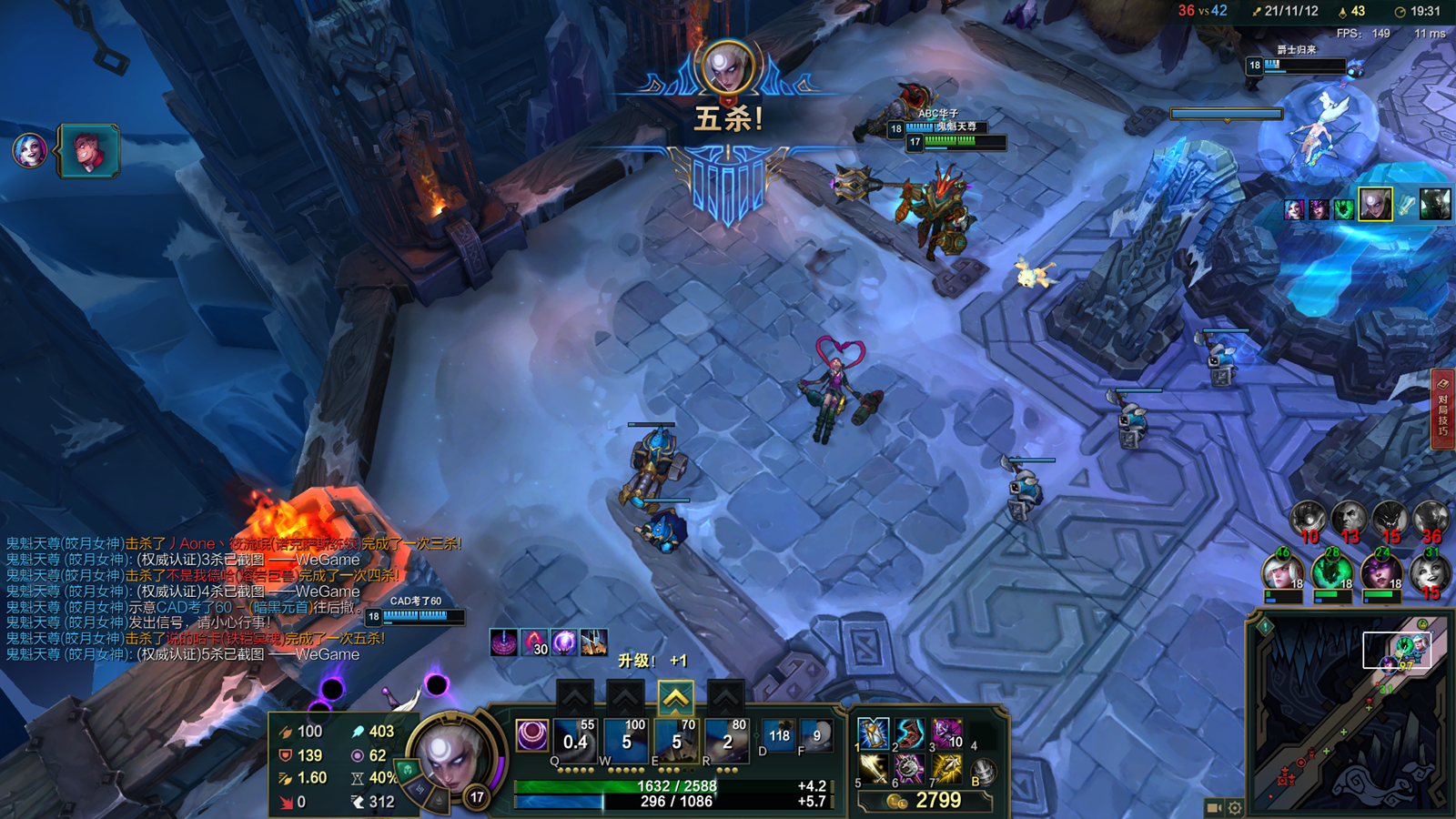Screen dimensions: 1456x819
Task: Click the ARAM minimap
Action: tap(1350, 713)
